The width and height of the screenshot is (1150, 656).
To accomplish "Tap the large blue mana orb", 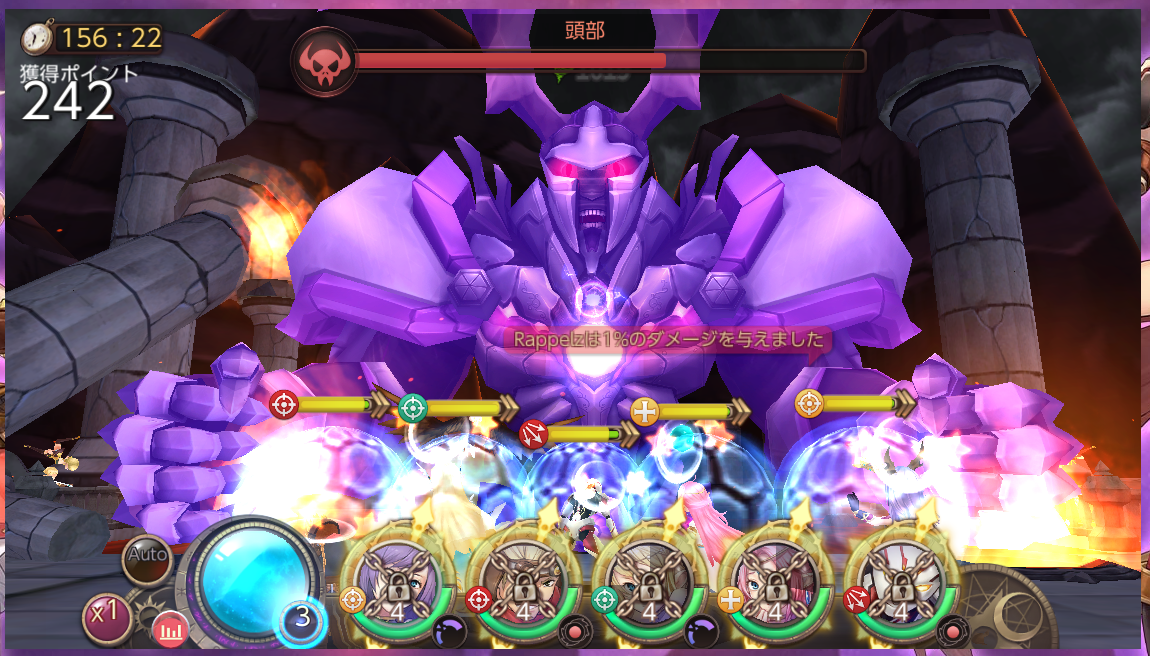I will tap(254, 575).
